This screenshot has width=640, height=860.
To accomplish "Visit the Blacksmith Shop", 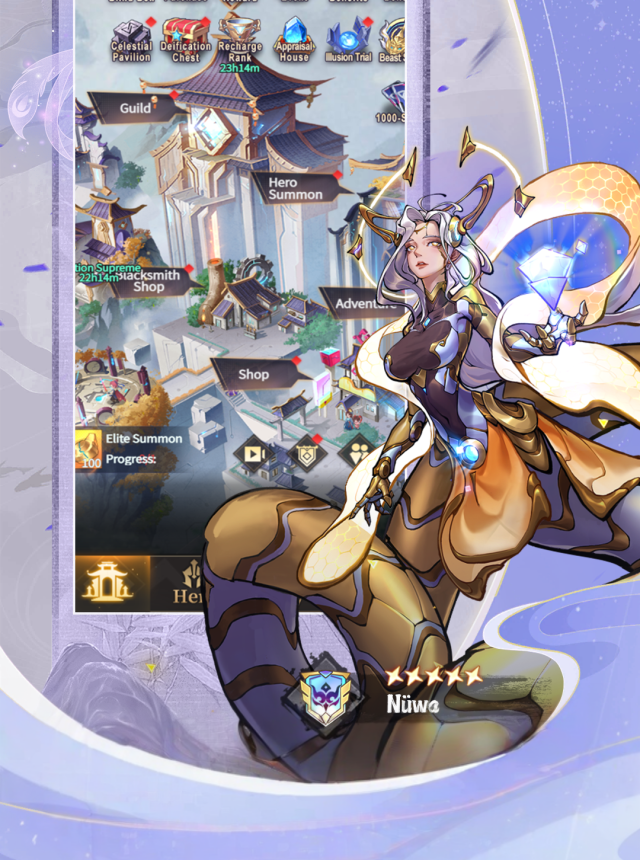I will point(147,281).
